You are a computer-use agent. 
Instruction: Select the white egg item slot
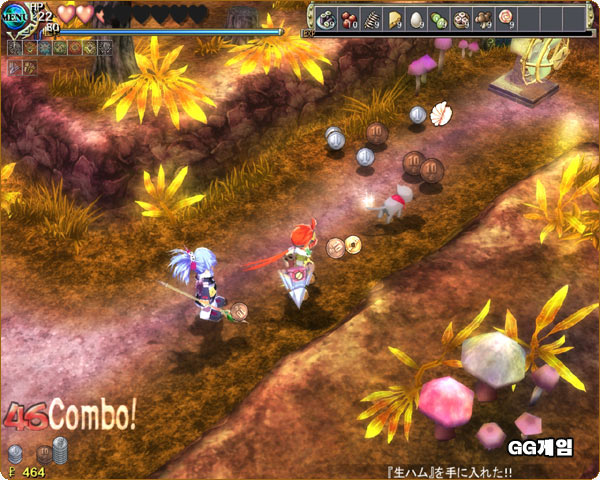(x=417, y=18)
